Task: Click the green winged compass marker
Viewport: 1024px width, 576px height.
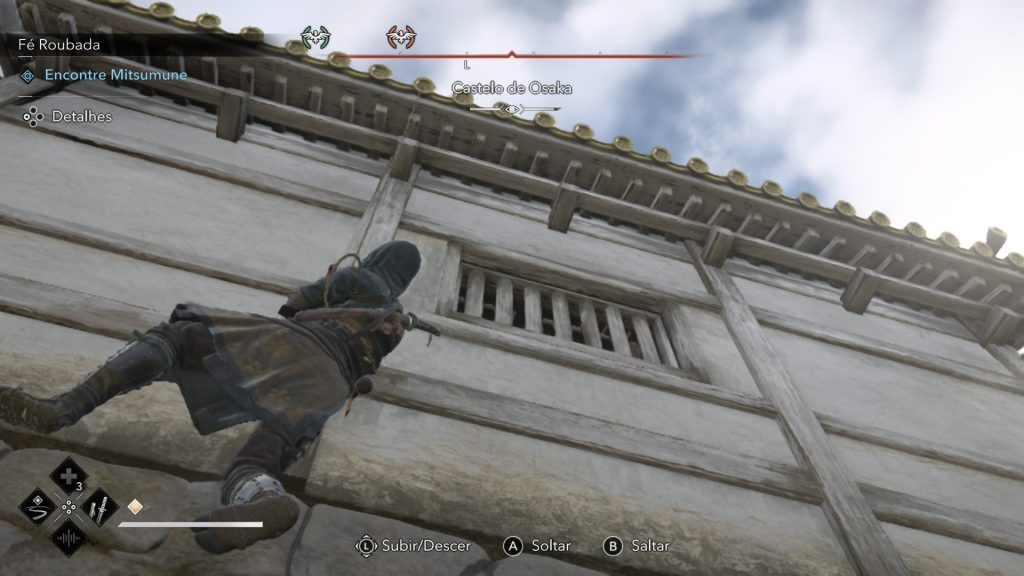Action: [315, 39]
